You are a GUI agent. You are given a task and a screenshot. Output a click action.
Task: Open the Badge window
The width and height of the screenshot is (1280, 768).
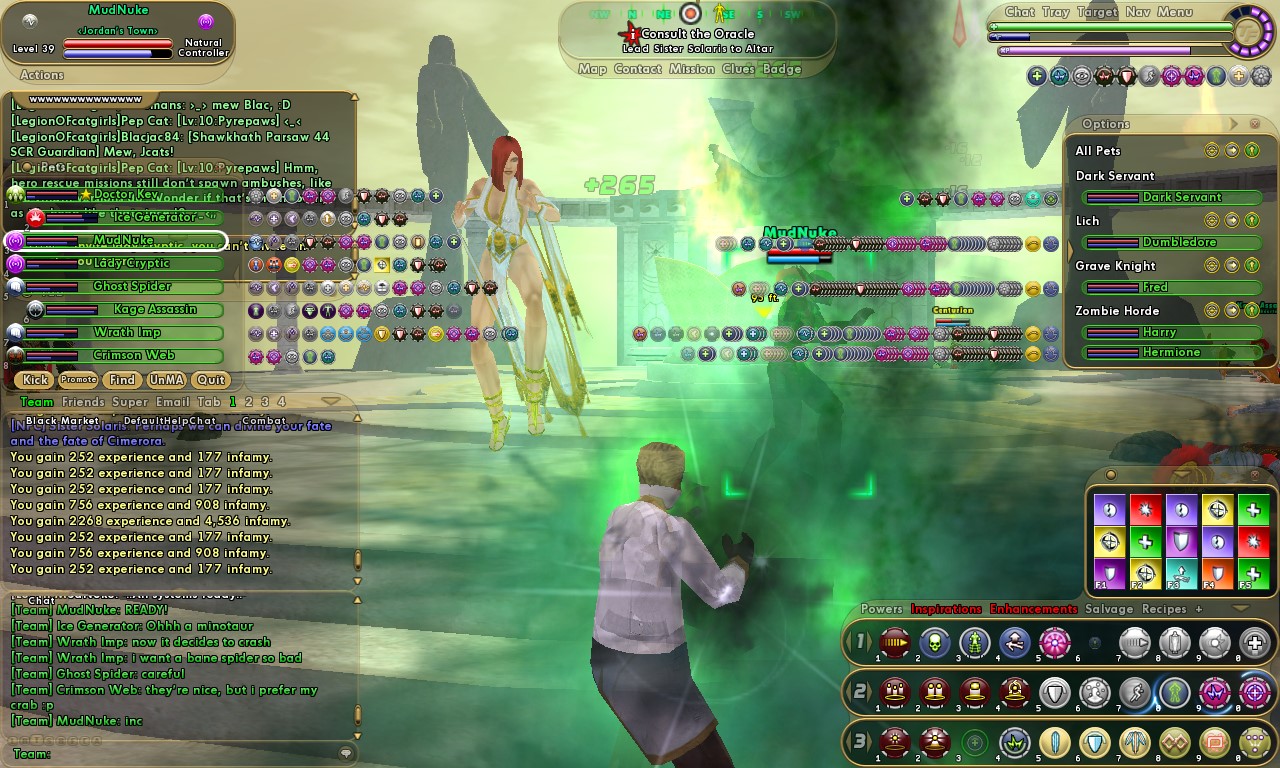782,69
